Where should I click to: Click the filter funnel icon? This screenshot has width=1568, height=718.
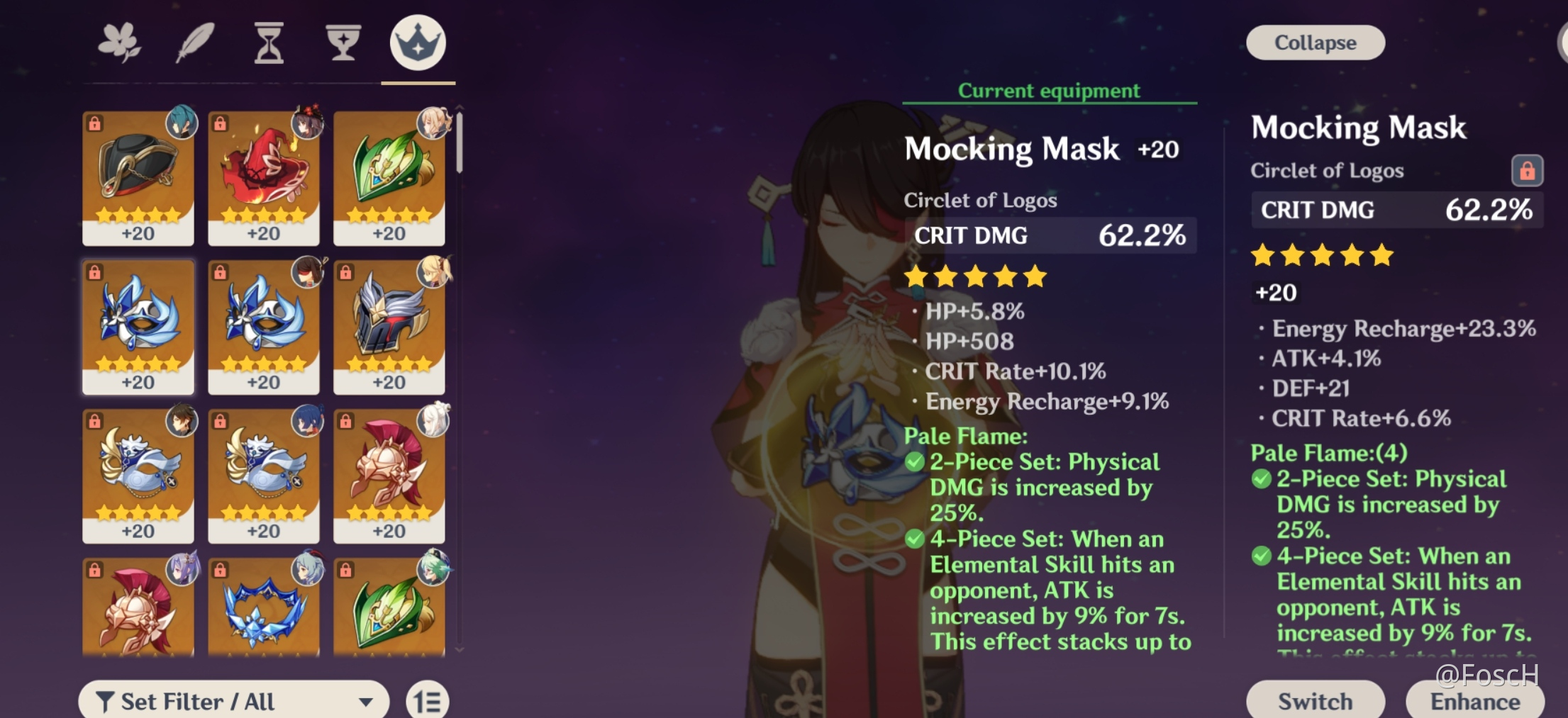108,701
